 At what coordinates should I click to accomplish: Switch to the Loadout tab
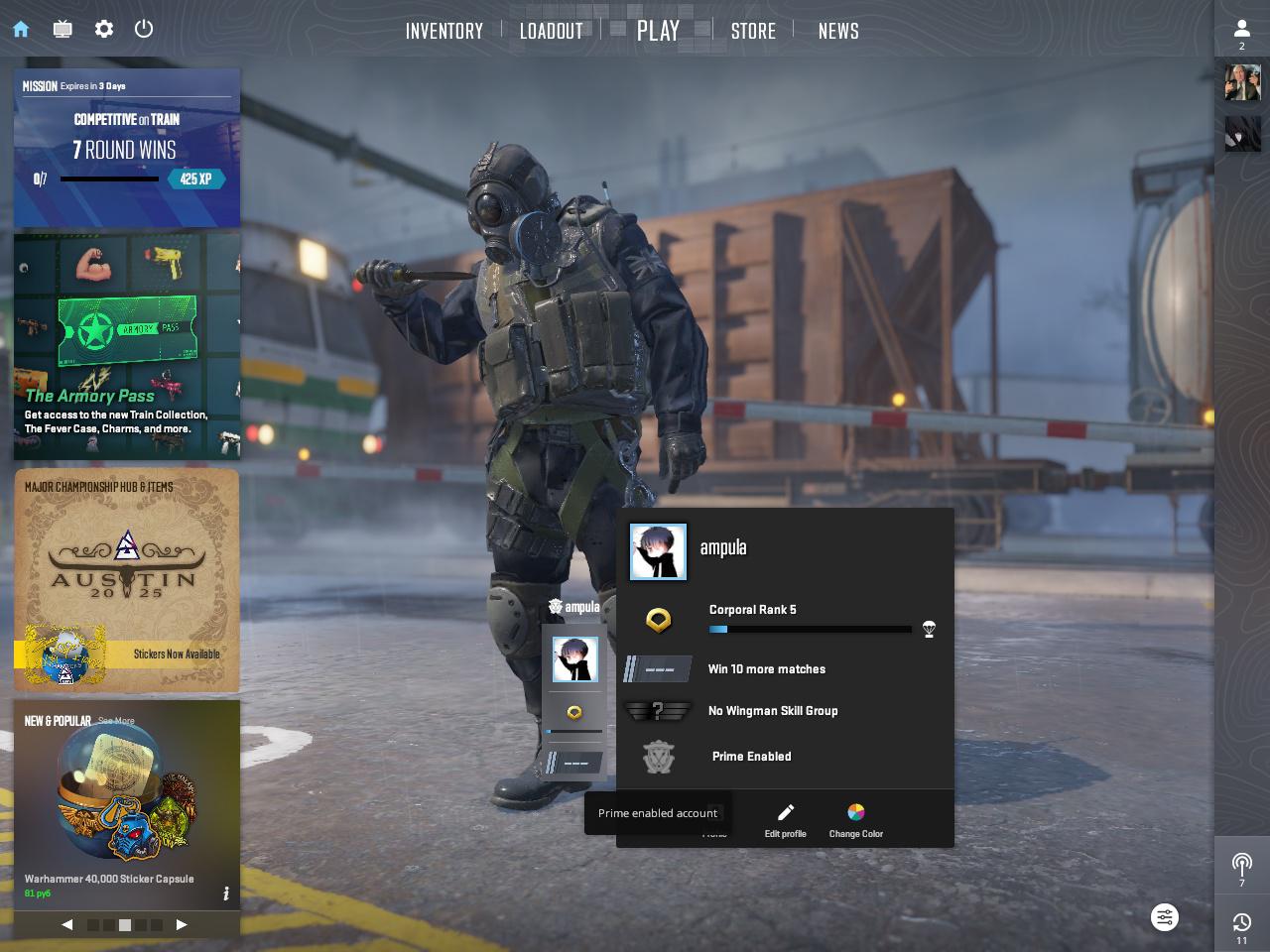pos(552,31)
